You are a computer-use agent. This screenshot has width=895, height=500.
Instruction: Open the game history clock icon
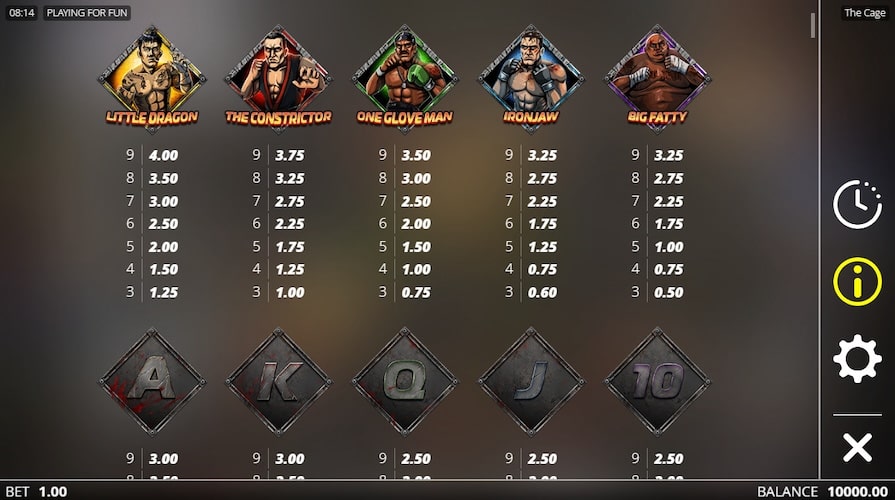click(x=857, y=205)
